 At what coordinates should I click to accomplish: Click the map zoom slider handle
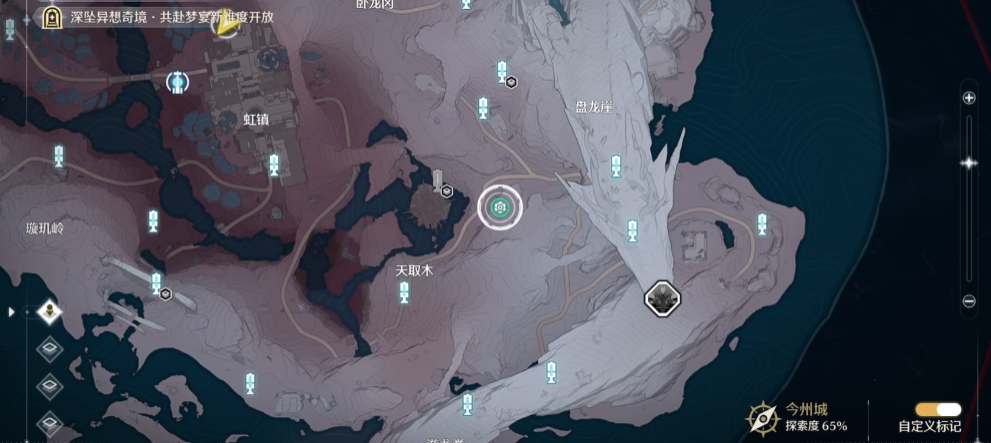pos(968,163)
